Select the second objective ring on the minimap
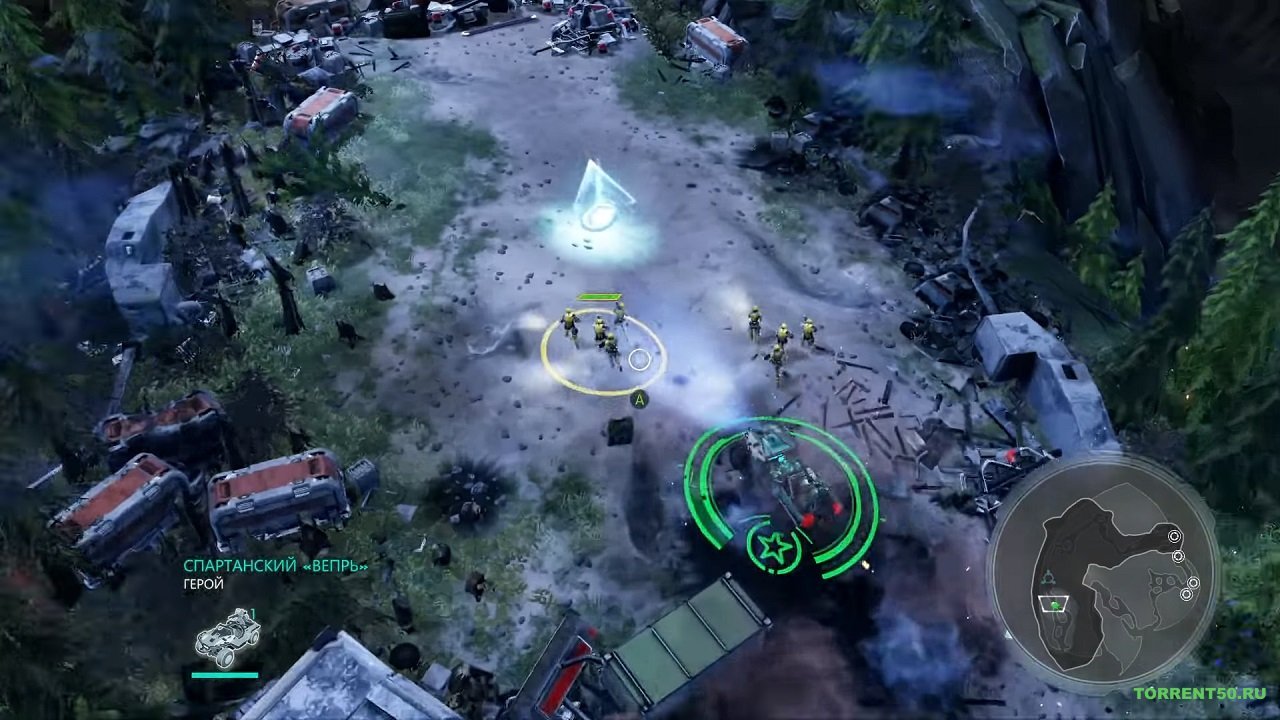Image resolution: width=1280 pixels, height=720 pixels. tap(1178, 555)
